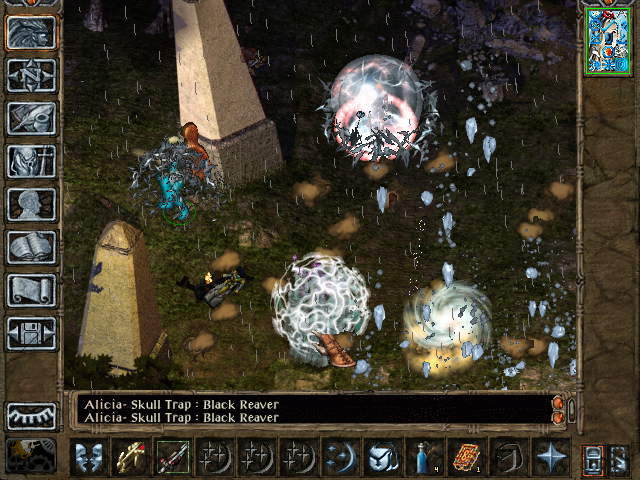Image resolution: width=640 pixels, height=480 pixels.
Task: Open the options menu with the floppy disk button
Action: 32,334
